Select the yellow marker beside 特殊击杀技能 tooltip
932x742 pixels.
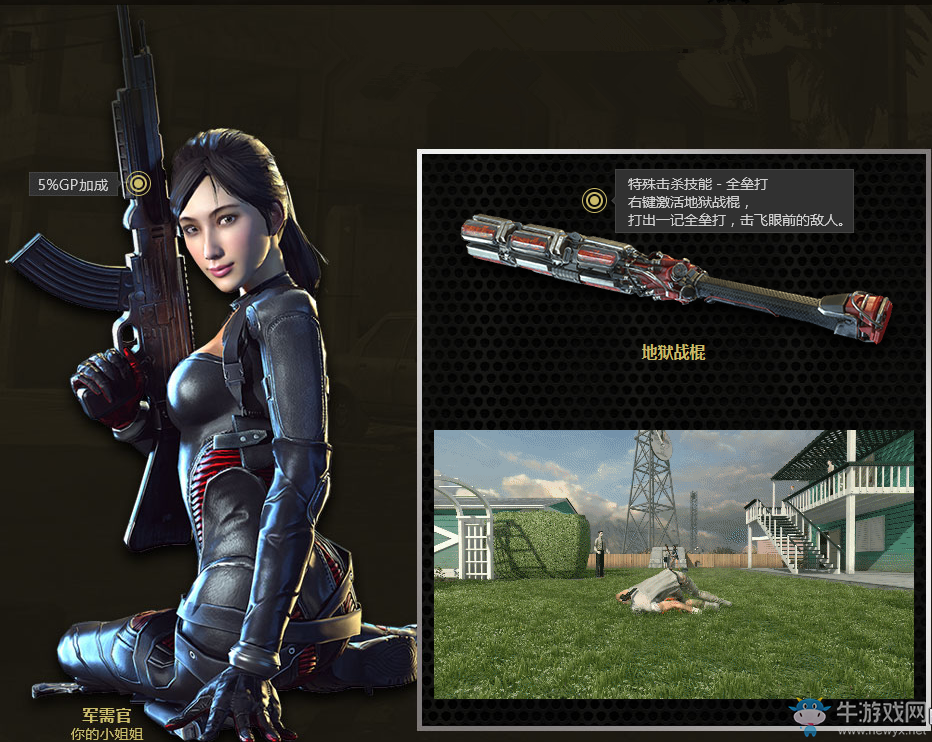pyautogui.click(x=595, y=200)
